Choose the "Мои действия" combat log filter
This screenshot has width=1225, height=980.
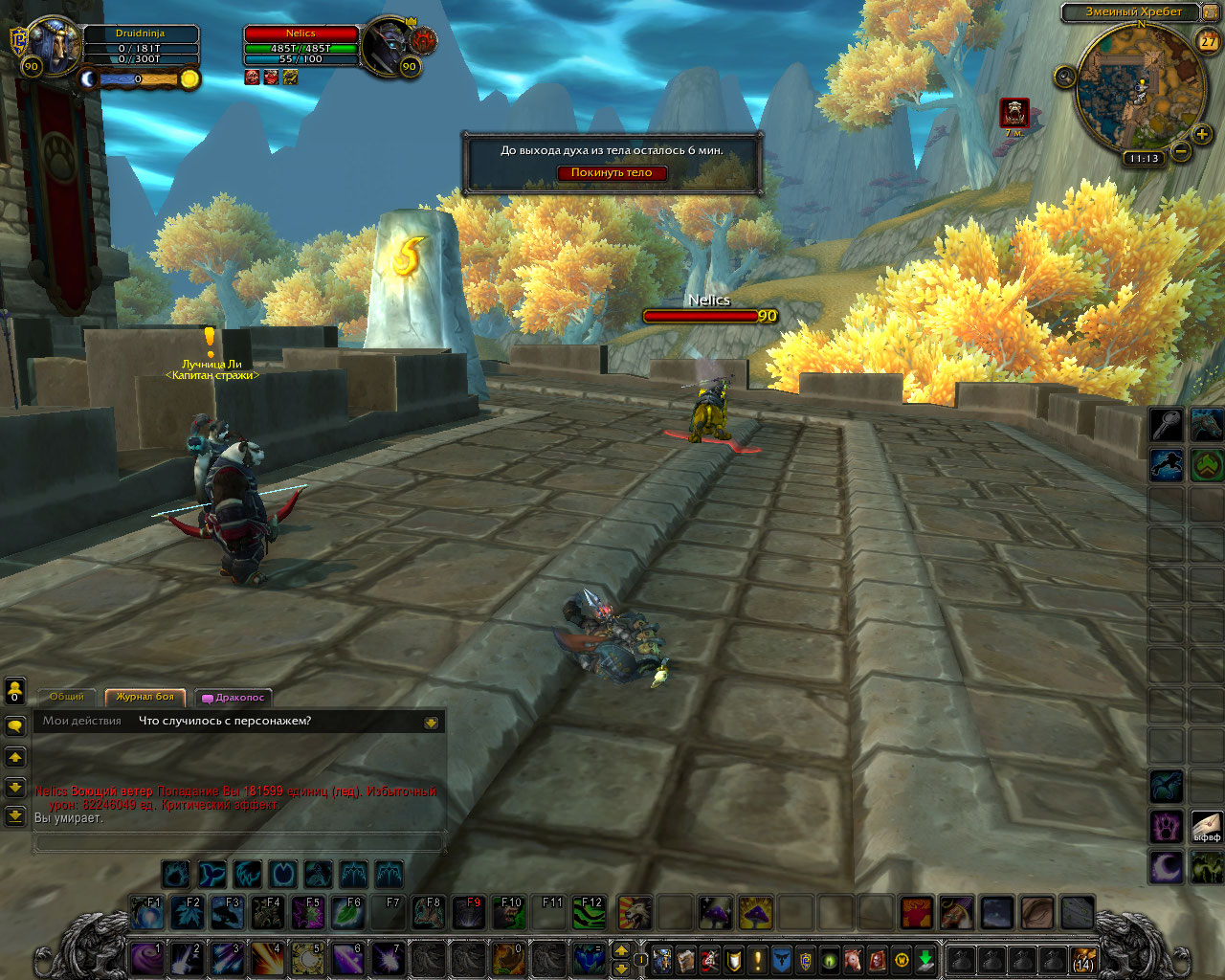tap(82, 721)
